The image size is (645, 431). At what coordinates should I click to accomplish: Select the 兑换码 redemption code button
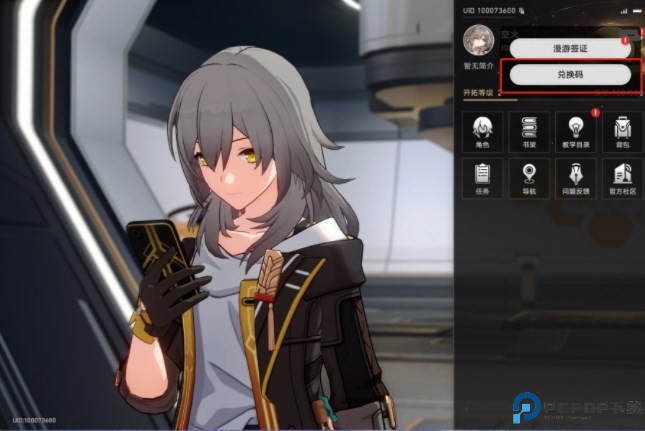click(x=568, y=75)
